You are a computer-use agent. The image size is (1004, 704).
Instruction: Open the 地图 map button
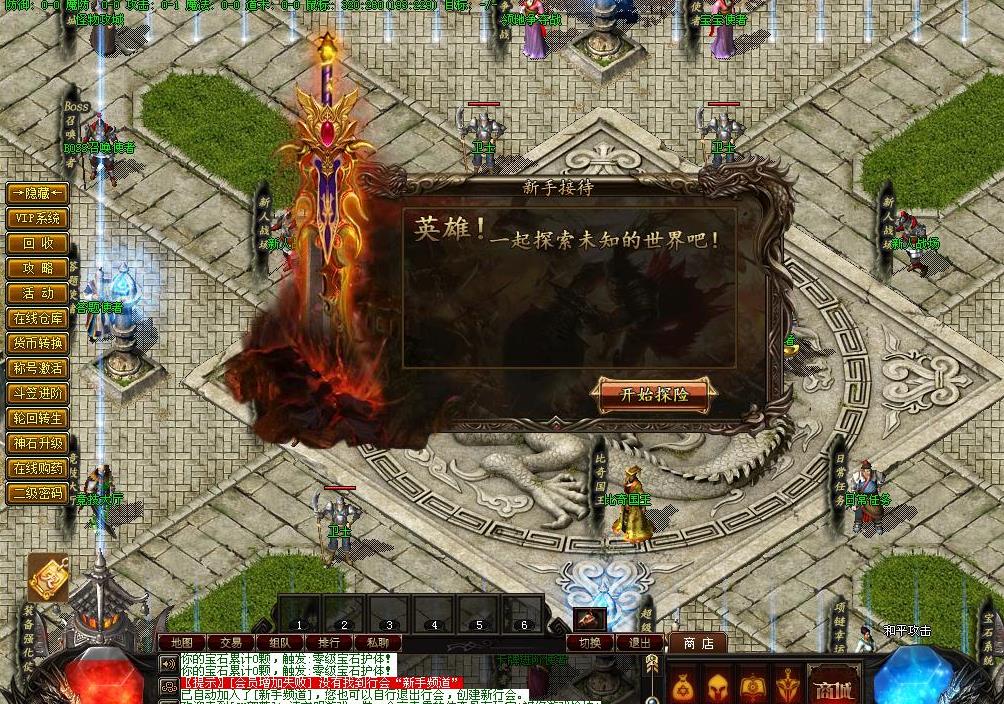[x=181, y=642]
